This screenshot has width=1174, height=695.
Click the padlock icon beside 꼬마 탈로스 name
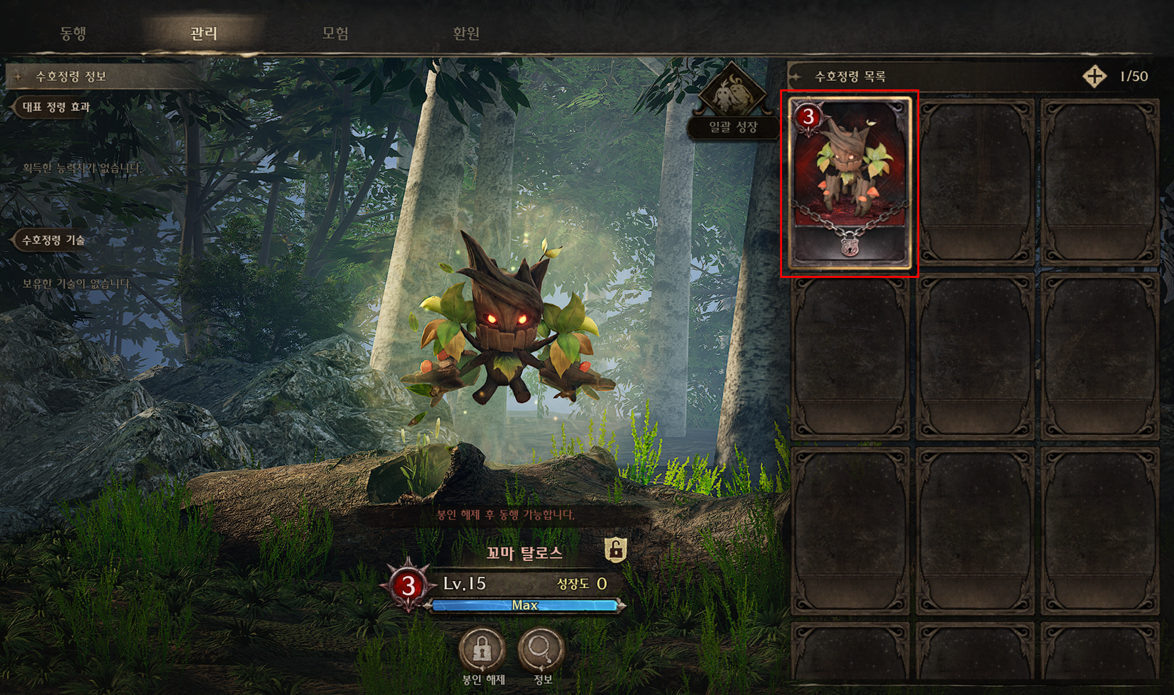tap(616, 549)
